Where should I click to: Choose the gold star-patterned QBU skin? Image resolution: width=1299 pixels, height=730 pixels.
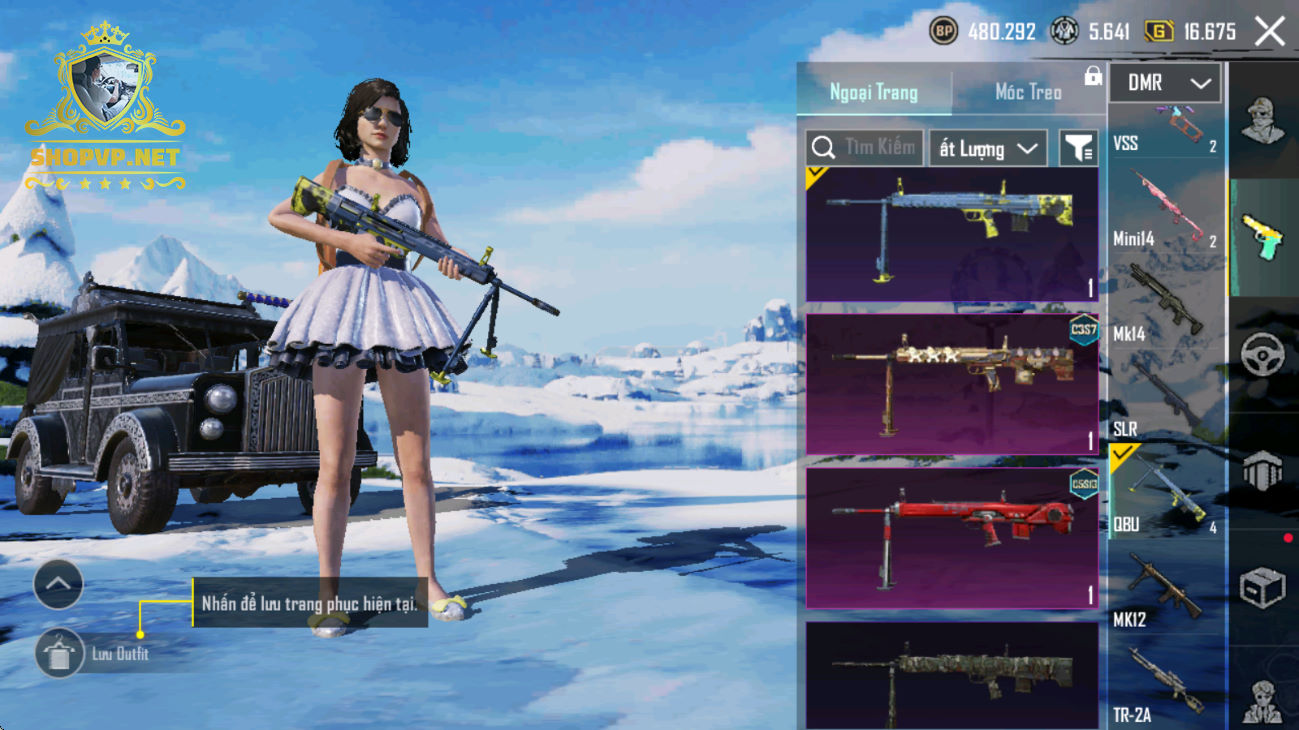[x=951, y=384]
